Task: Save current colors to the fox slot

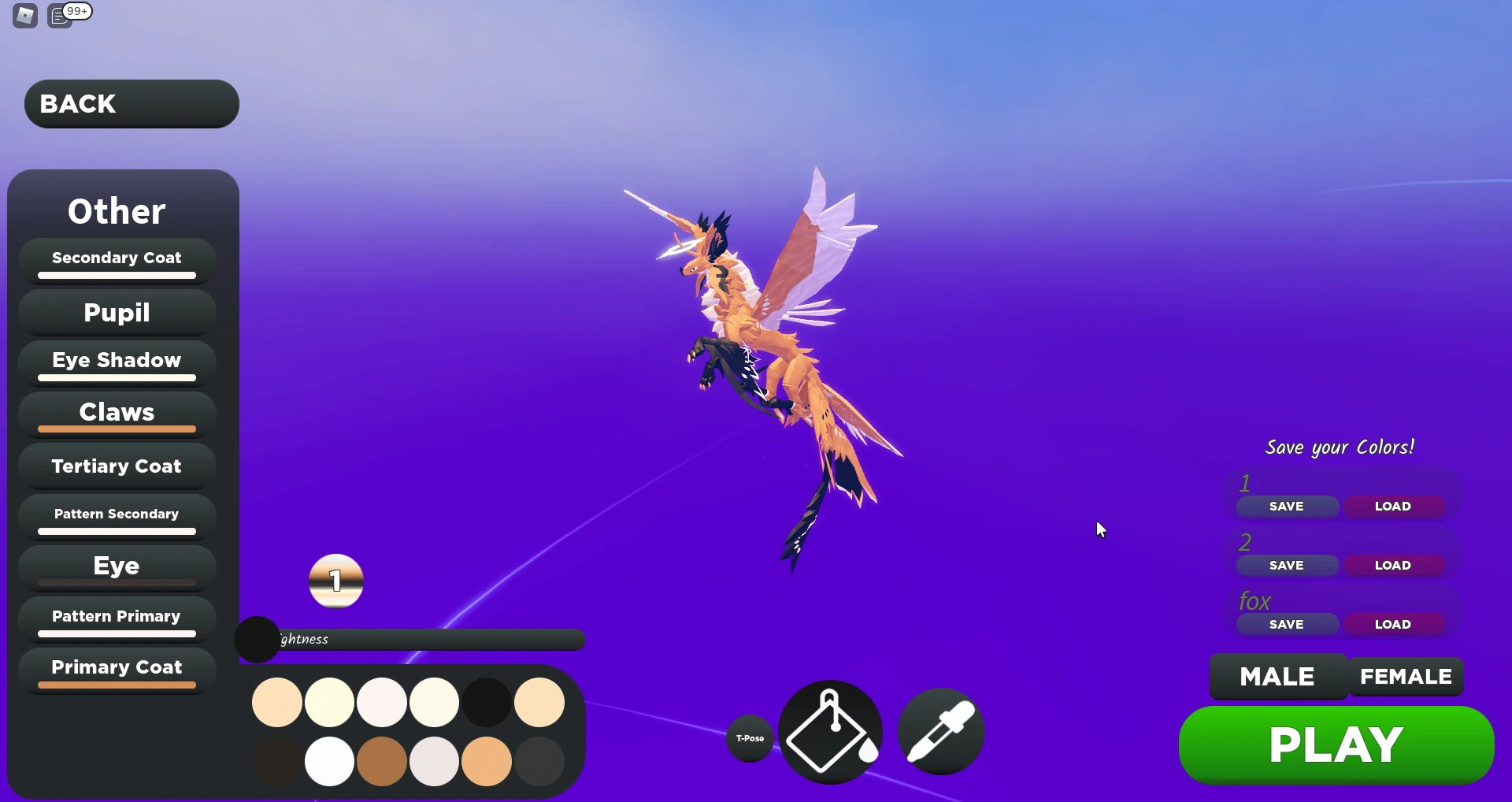Action: pyautogui.click(x=1286, y=624)
